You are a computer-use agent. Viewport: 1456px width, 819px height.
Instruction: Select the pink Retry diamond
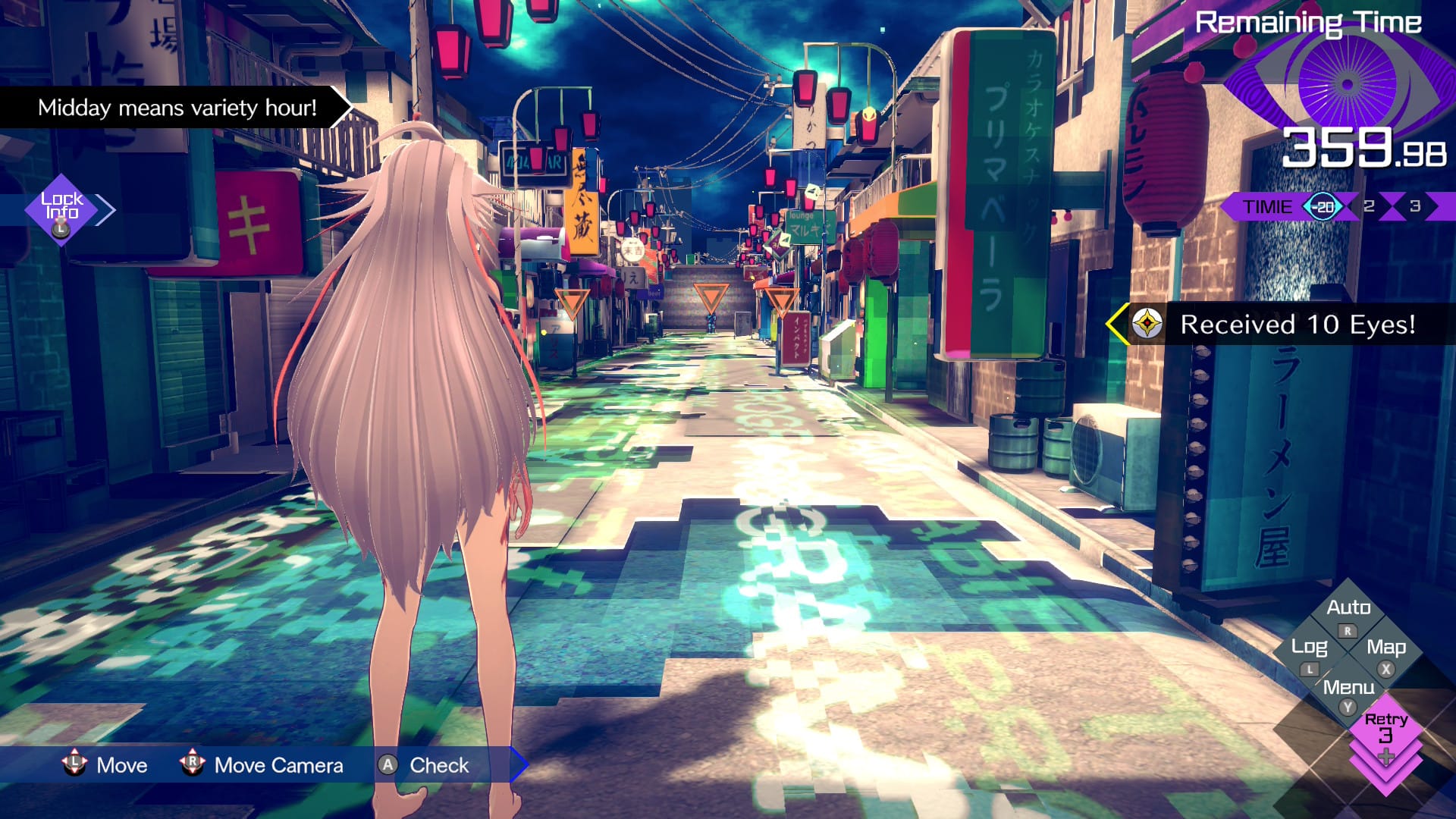tap(1385, 730)
